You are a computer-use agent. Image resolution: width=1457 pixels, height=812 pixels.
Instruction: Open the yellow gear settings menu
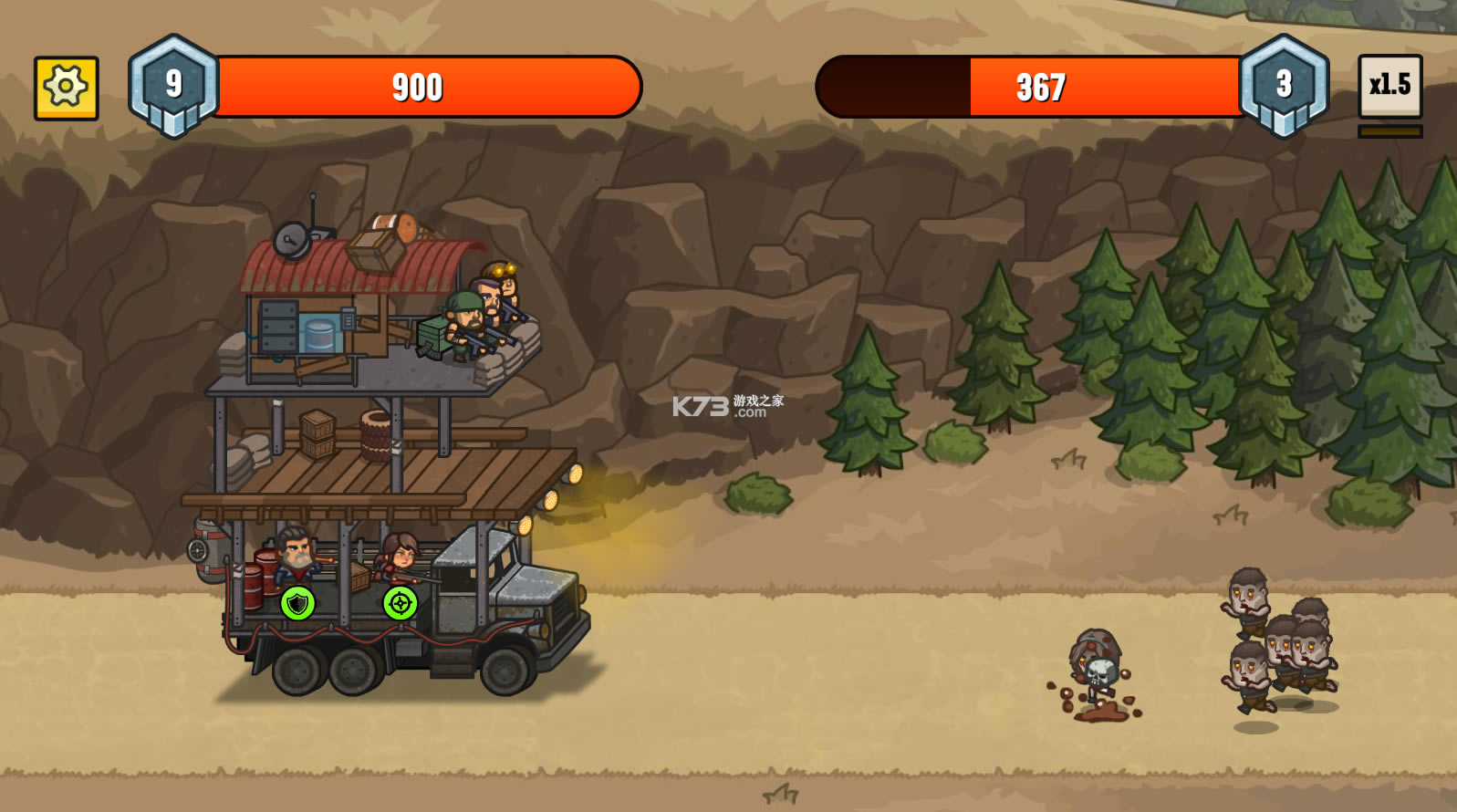click(66, 88)
